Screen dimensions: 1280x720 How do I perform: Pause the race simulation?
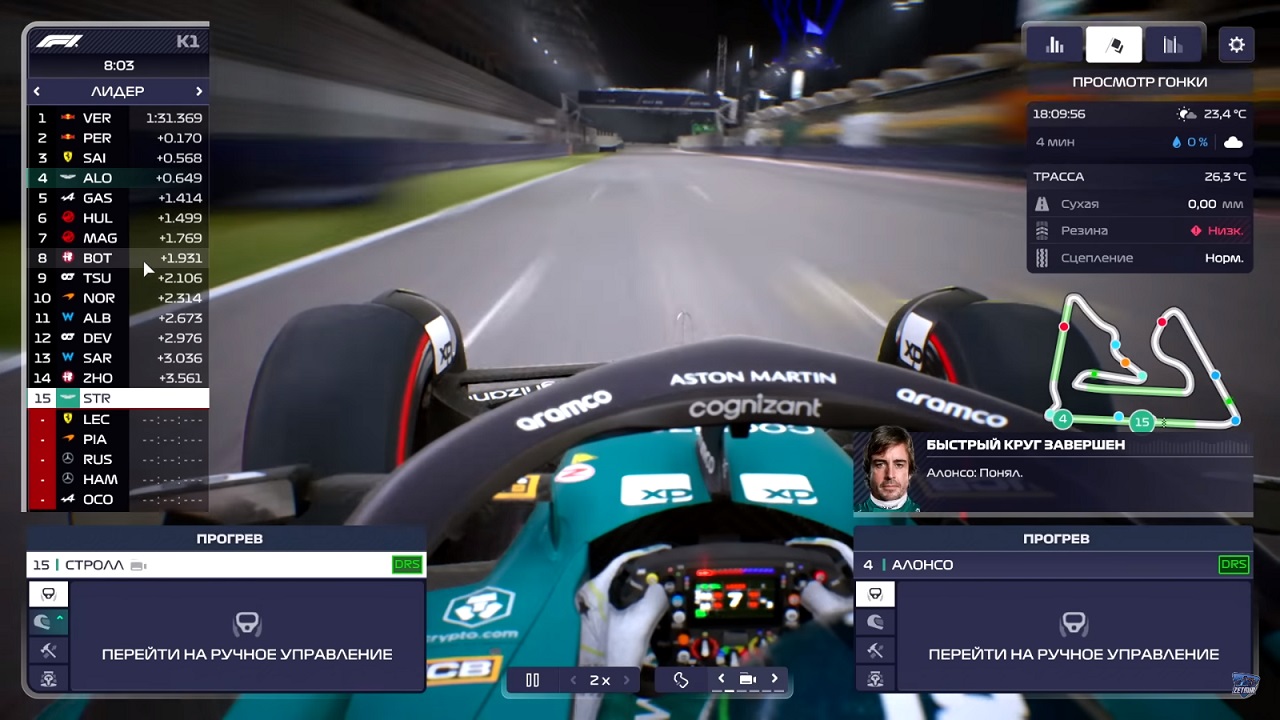point(533,679)
